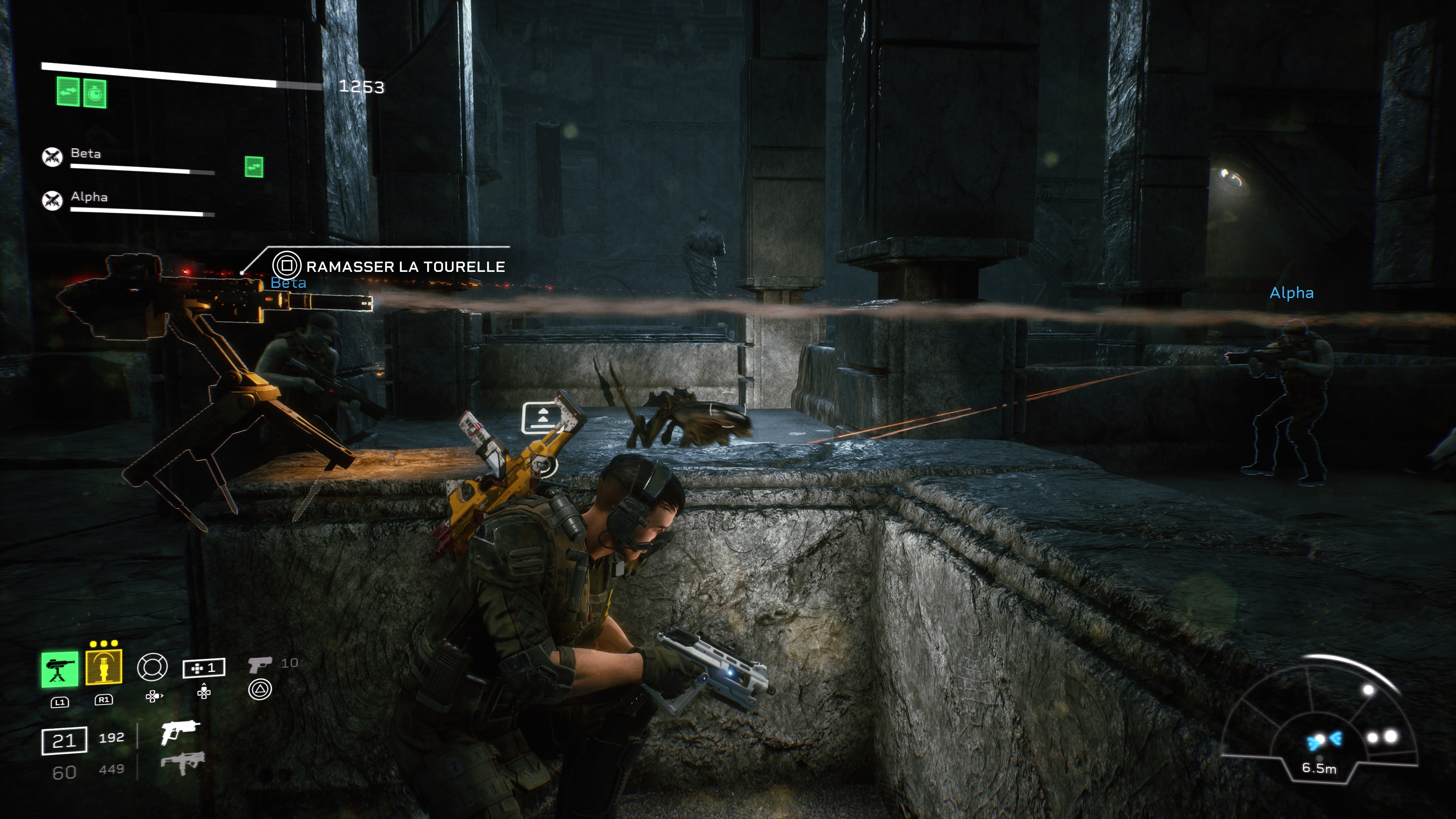Activate the yellow flare ability icon
The height and width of the screenshot is (819, 1456).
(x=104, y=667)
